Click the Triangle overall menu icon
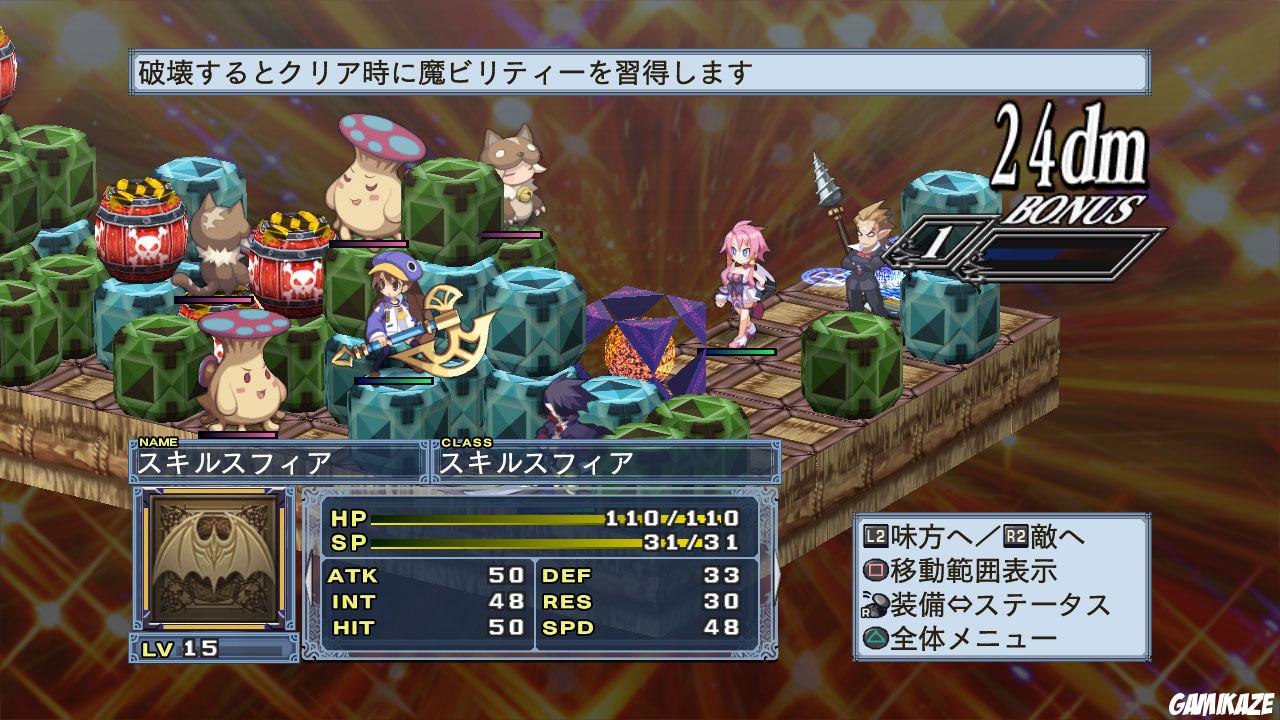1280x720 pixels. (877, 637)
